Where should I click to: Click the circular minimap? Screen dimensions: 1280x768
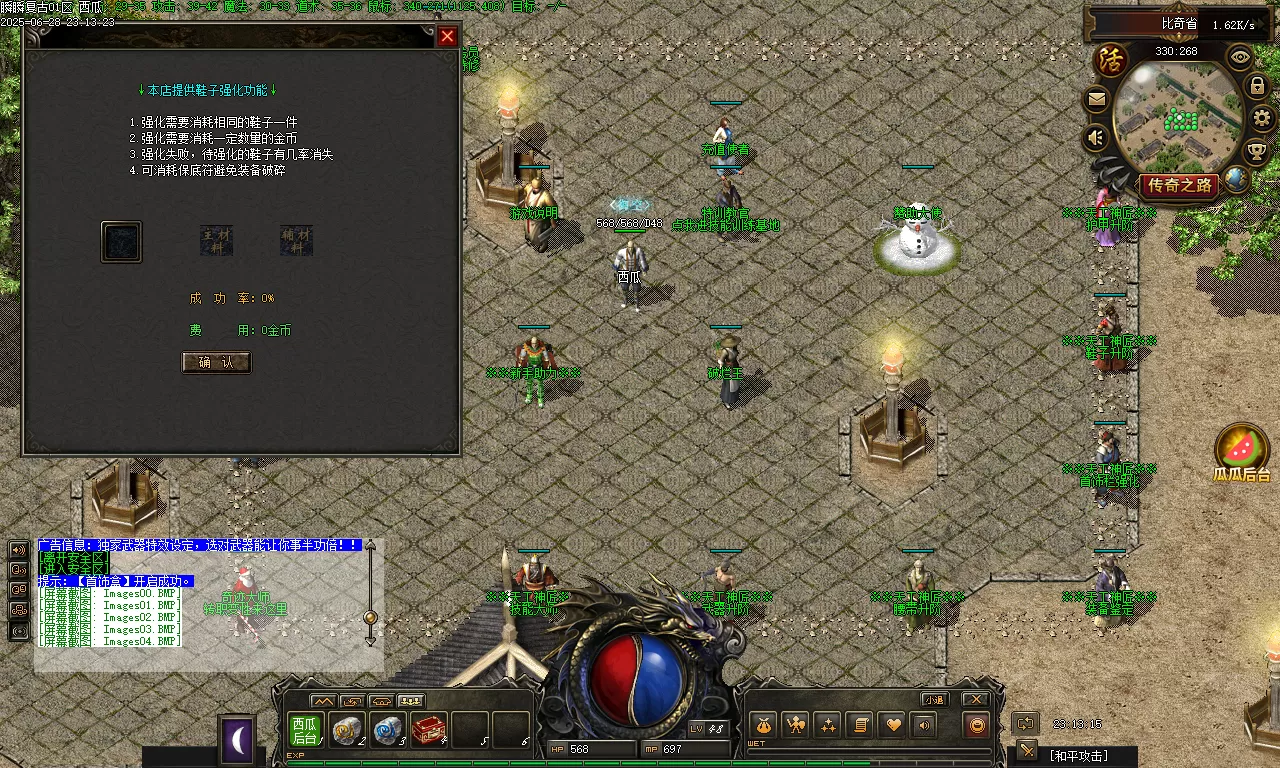click(x=1178, y=118)
